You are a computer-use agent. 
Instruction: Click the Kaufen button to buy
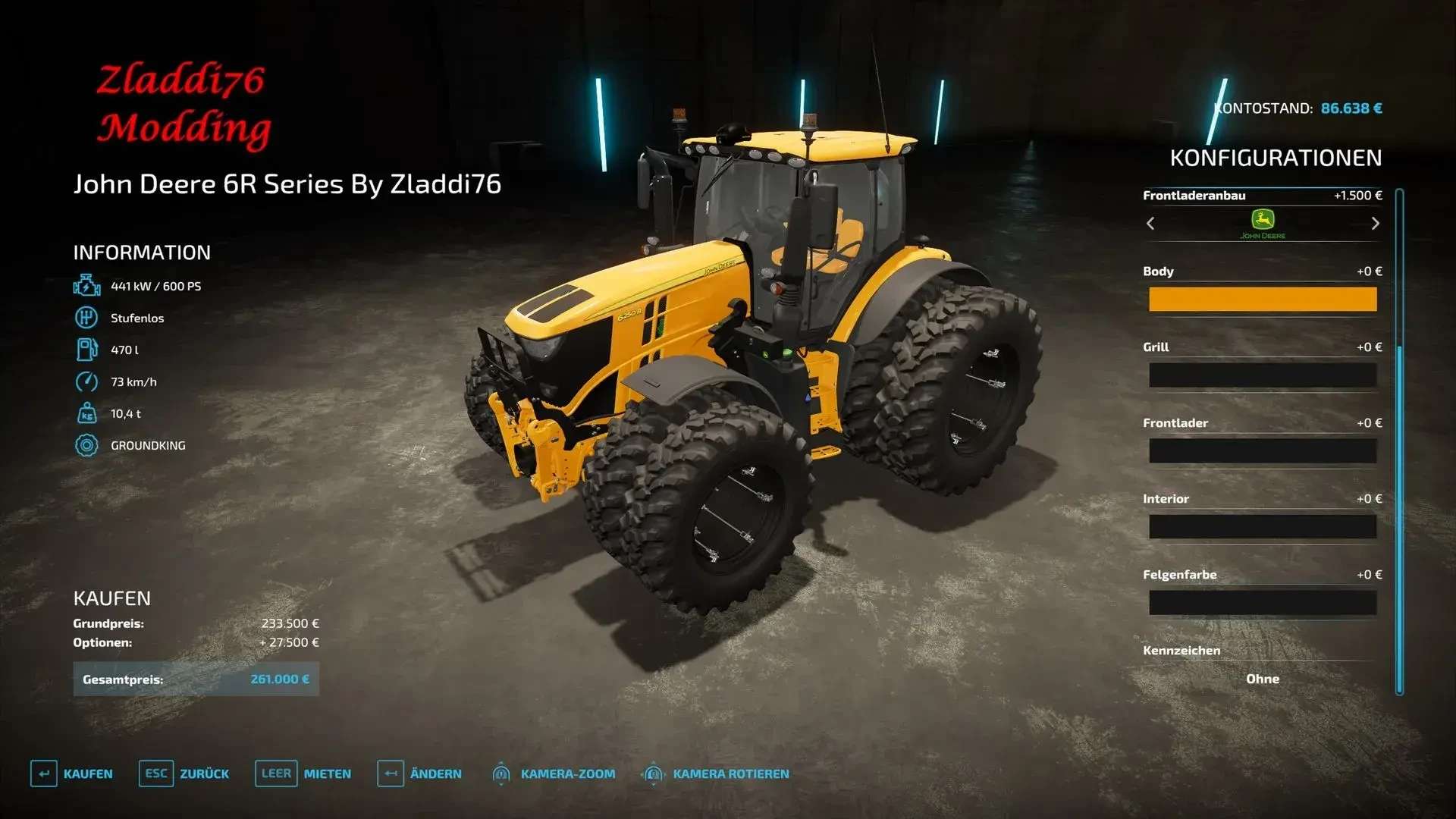pos(72,773)
